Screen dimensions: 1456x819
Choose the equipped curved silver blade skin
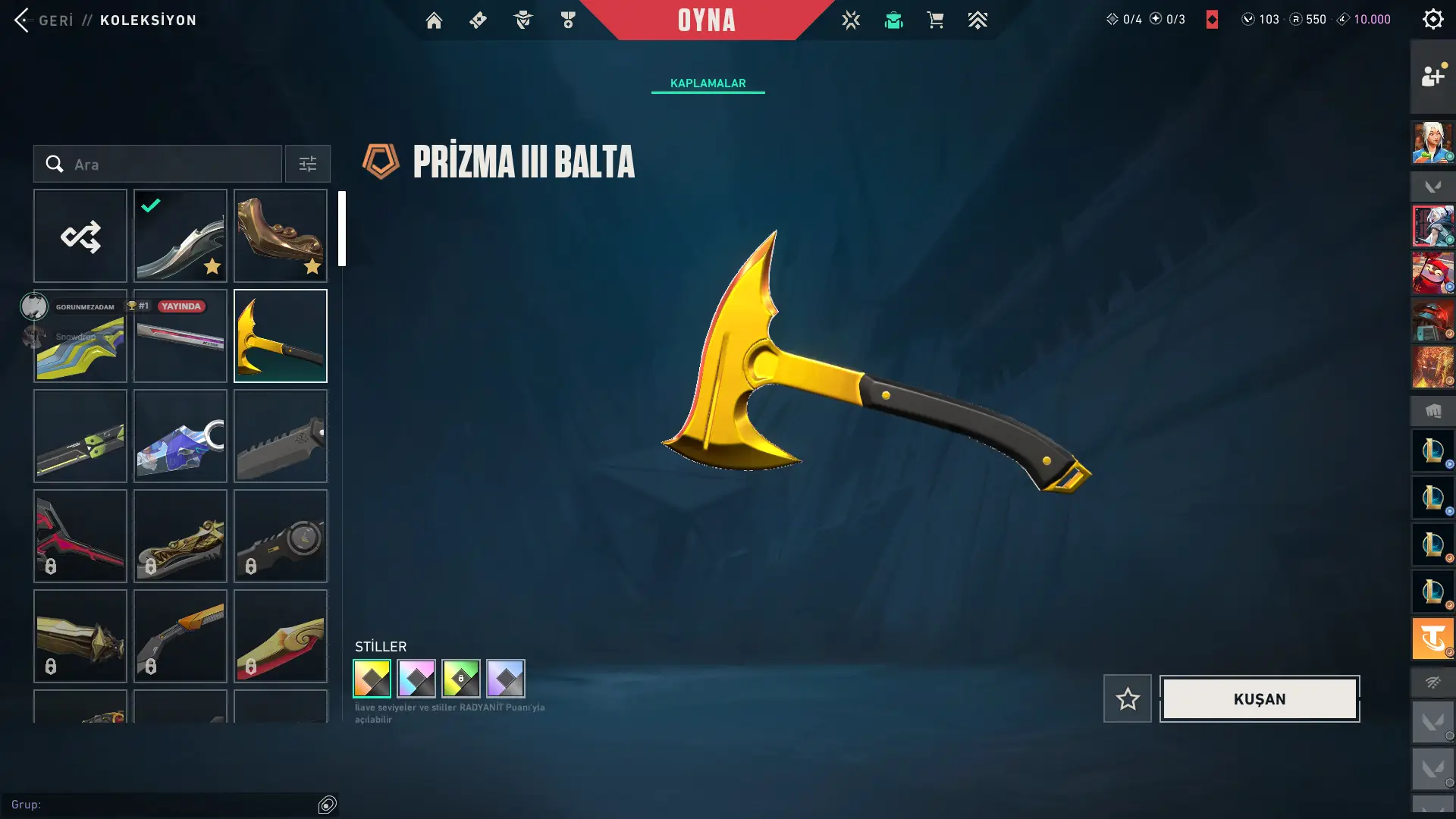pos(180,236)
